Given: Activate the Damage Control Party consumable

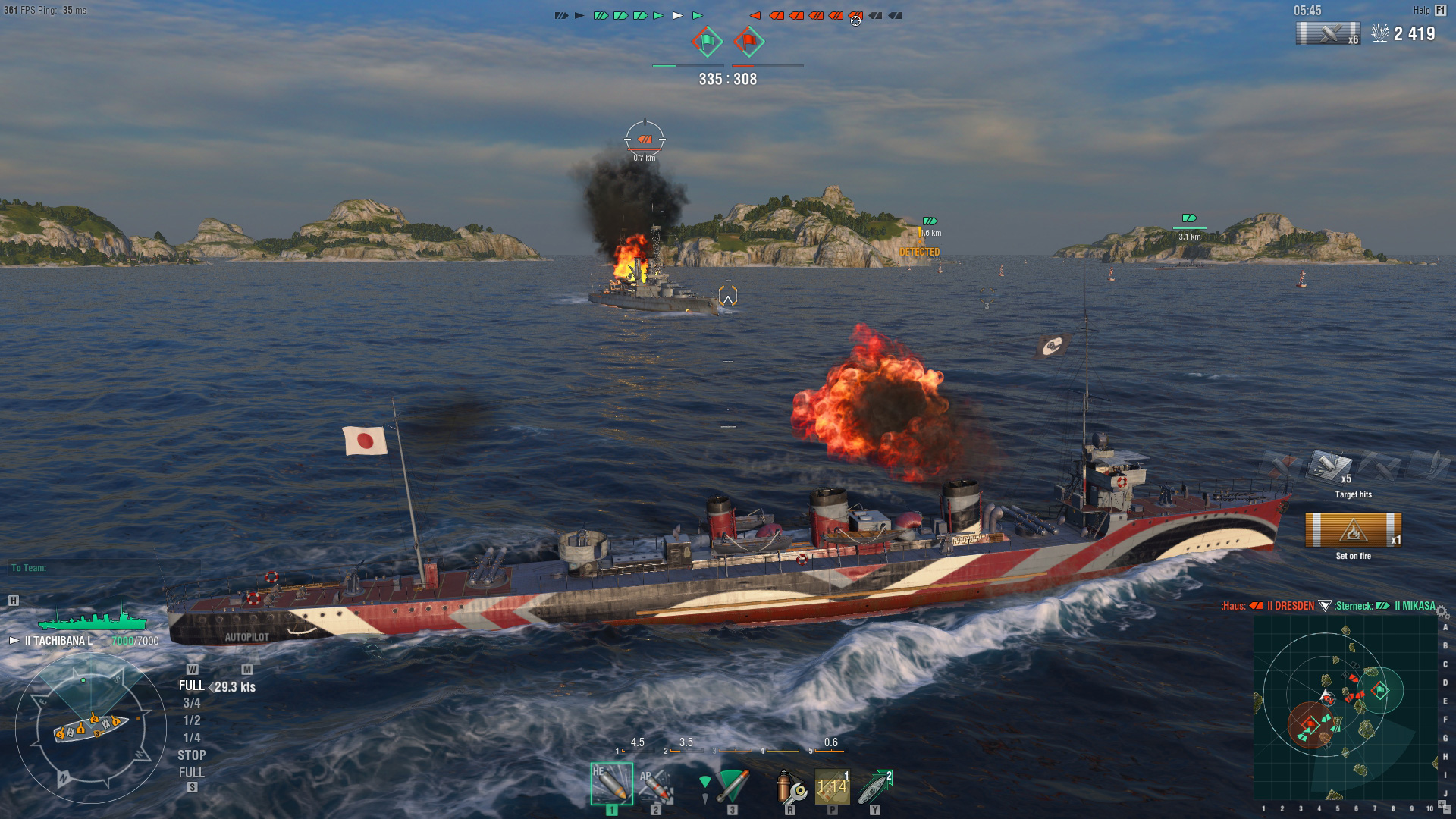Looking at the screenshot, I should tap(790, 787).
